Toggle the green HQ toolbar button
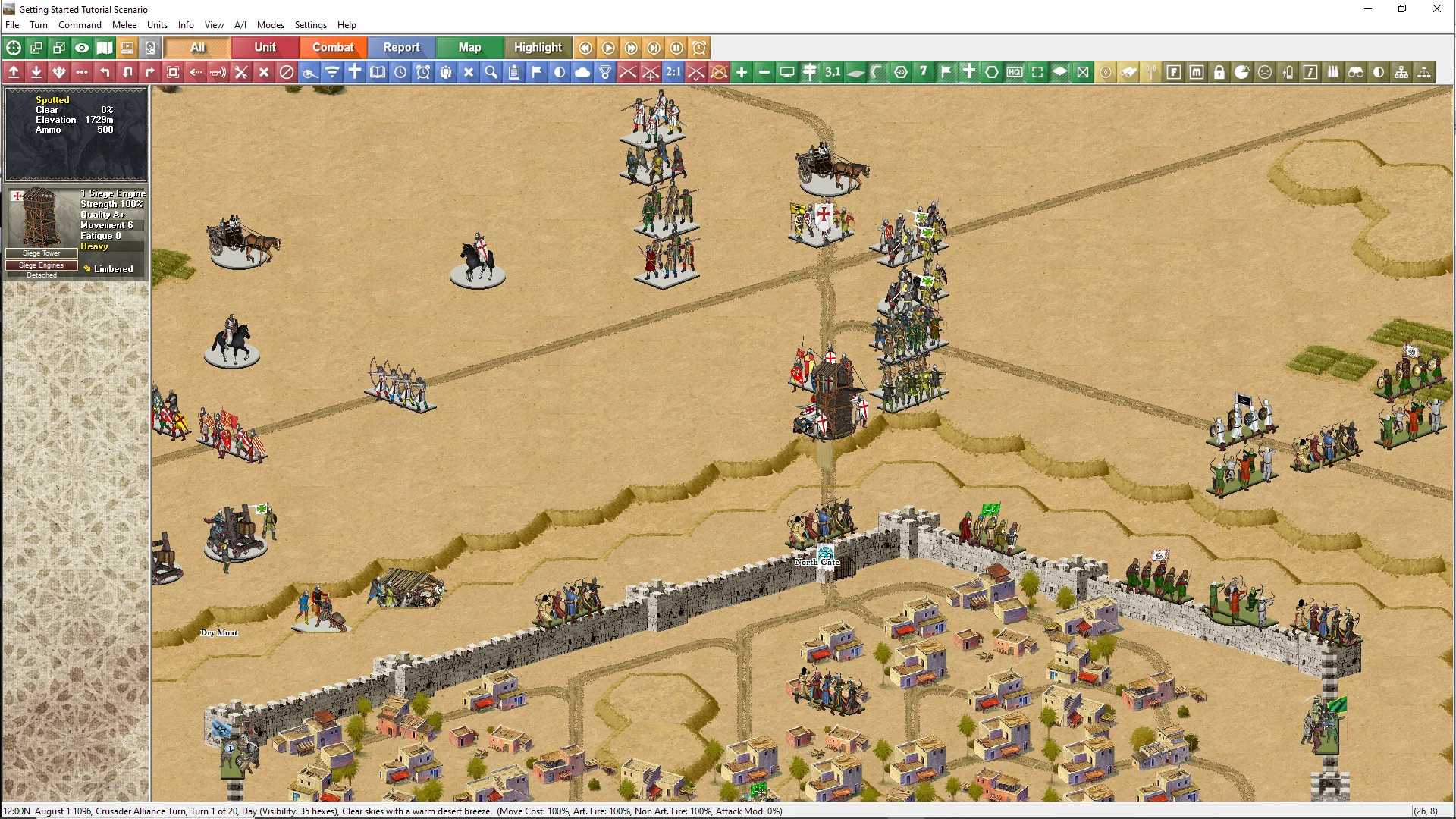 1015,72
